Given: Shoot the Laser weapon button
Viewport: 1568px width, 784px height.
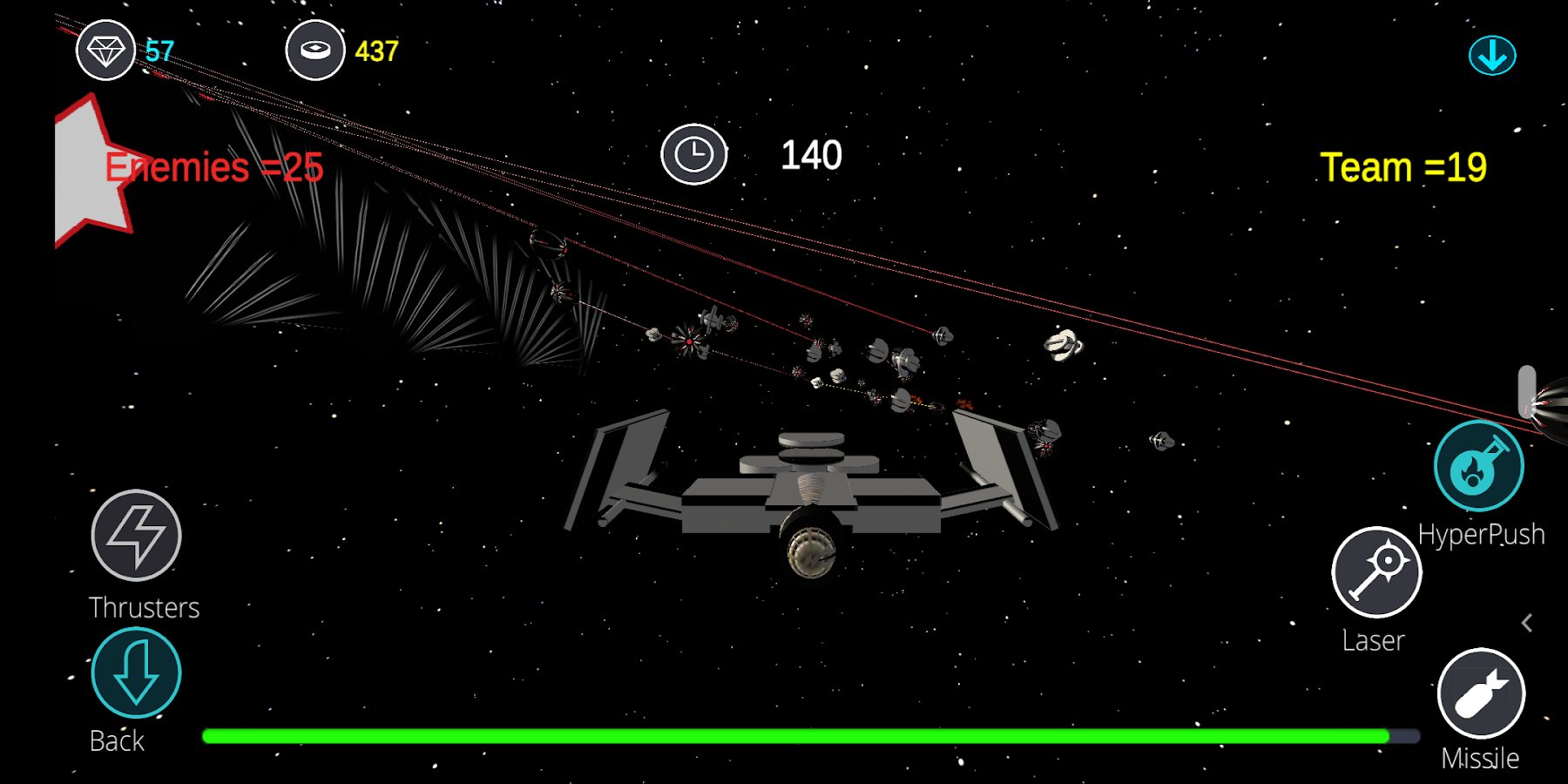Looking at the screenshot, I should click(1376, 572).
